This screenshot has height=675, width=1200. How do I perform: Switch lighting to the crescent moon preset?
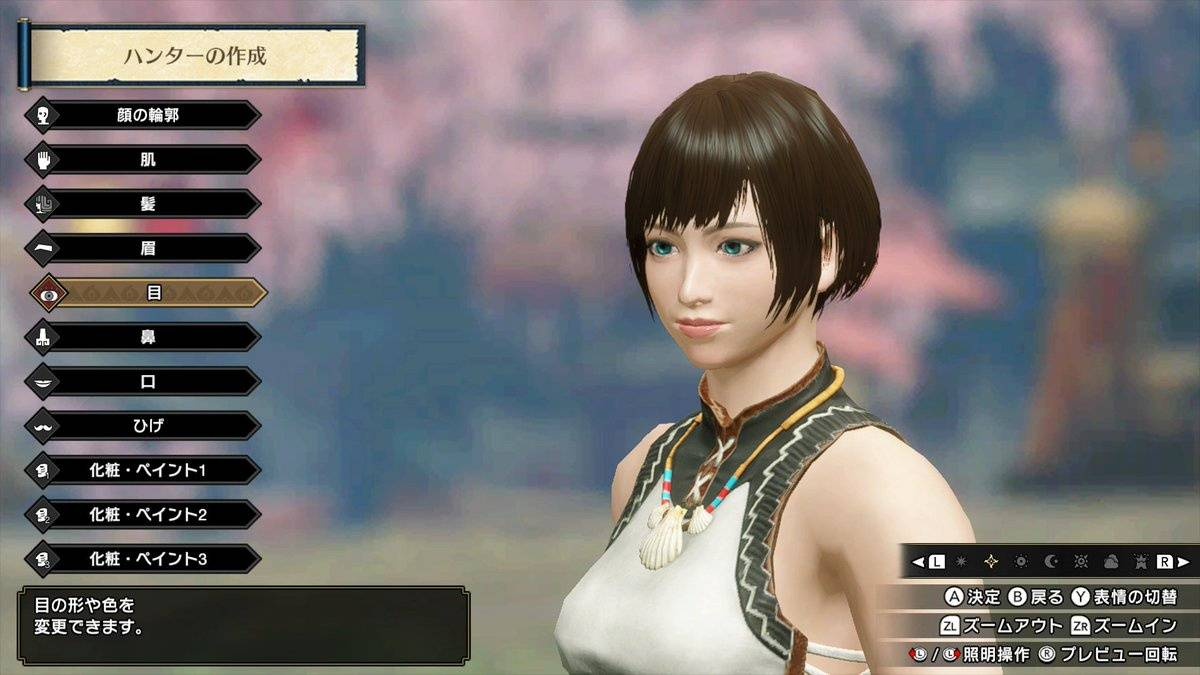tap(1050, 561)
